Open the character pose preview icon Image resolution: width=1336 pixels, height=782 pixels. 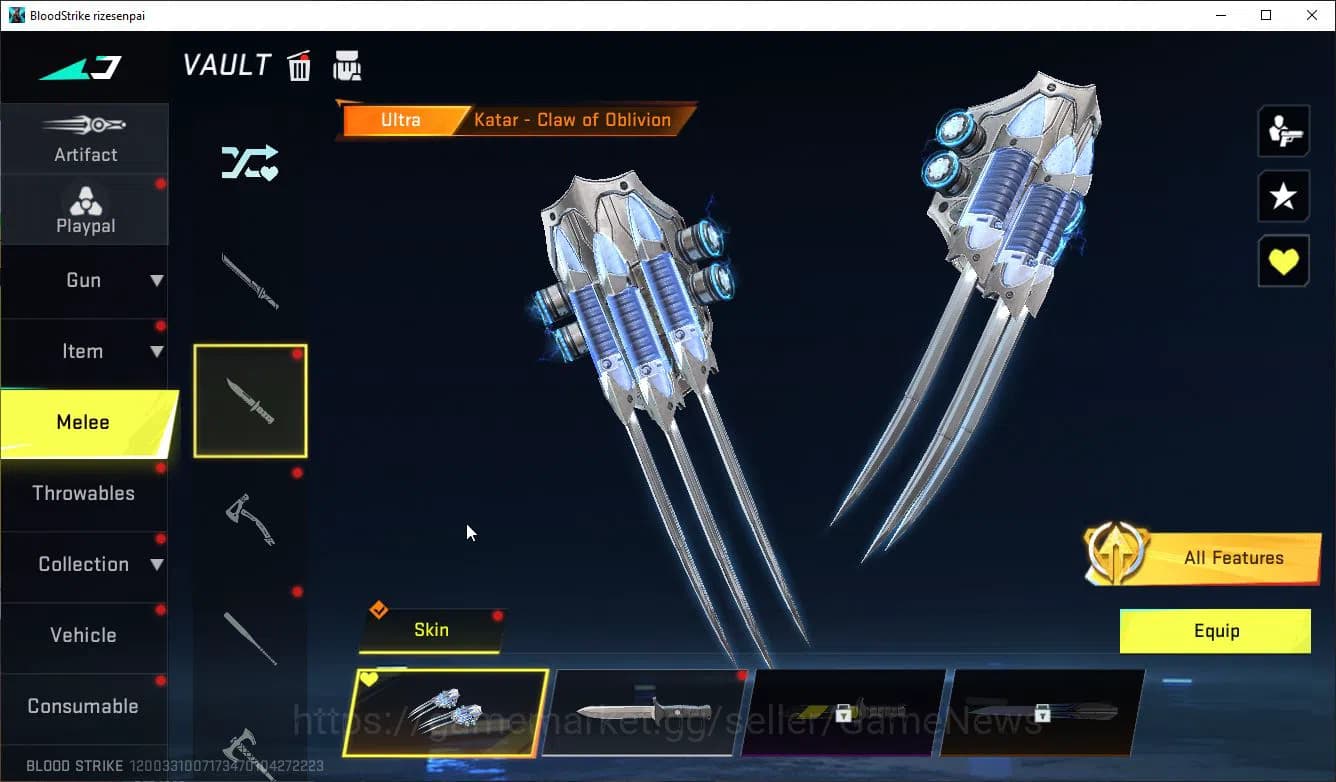click(x=1284, y=130)
